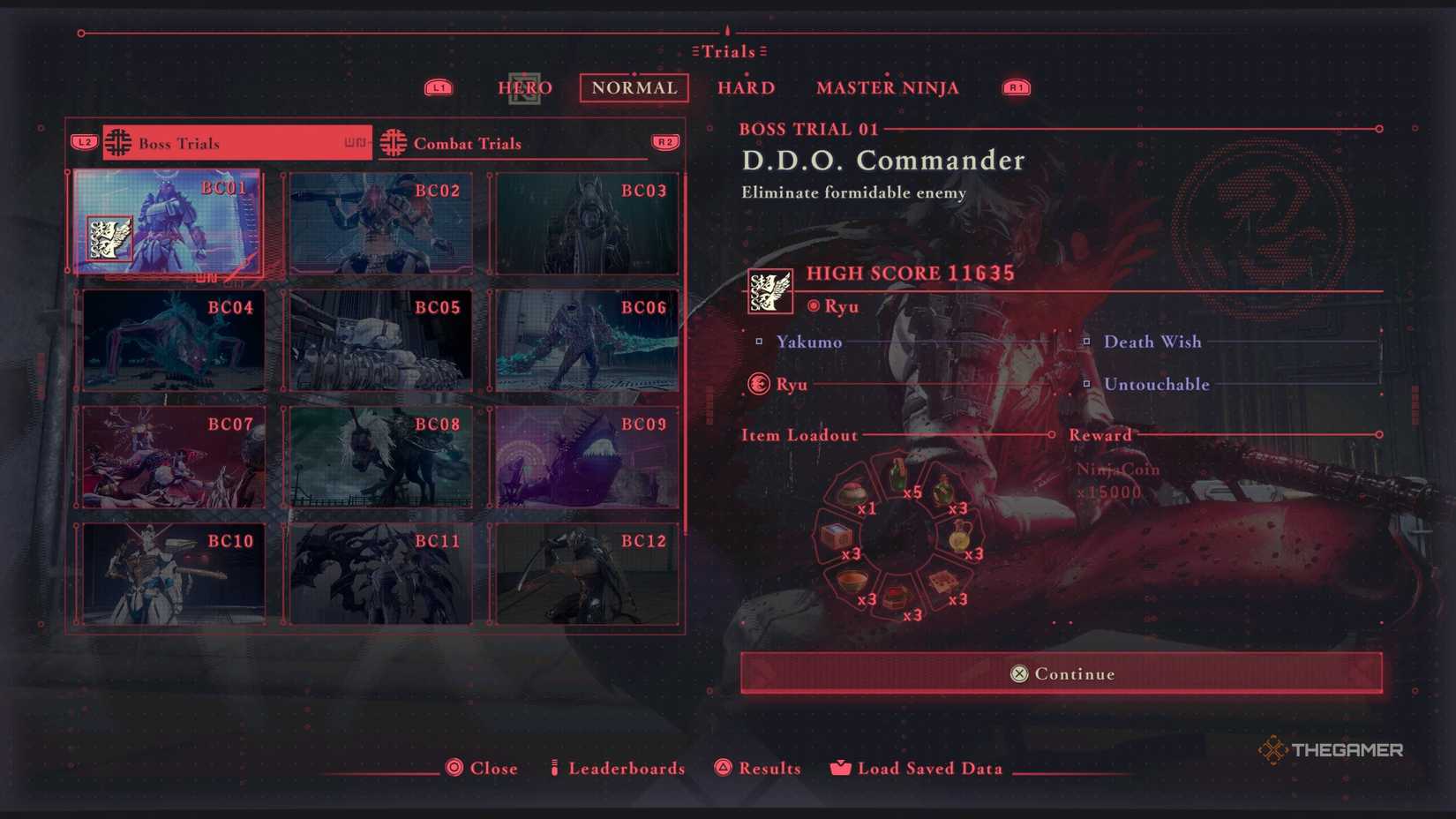Choose the HARD difficulty tab

(746, 88)
